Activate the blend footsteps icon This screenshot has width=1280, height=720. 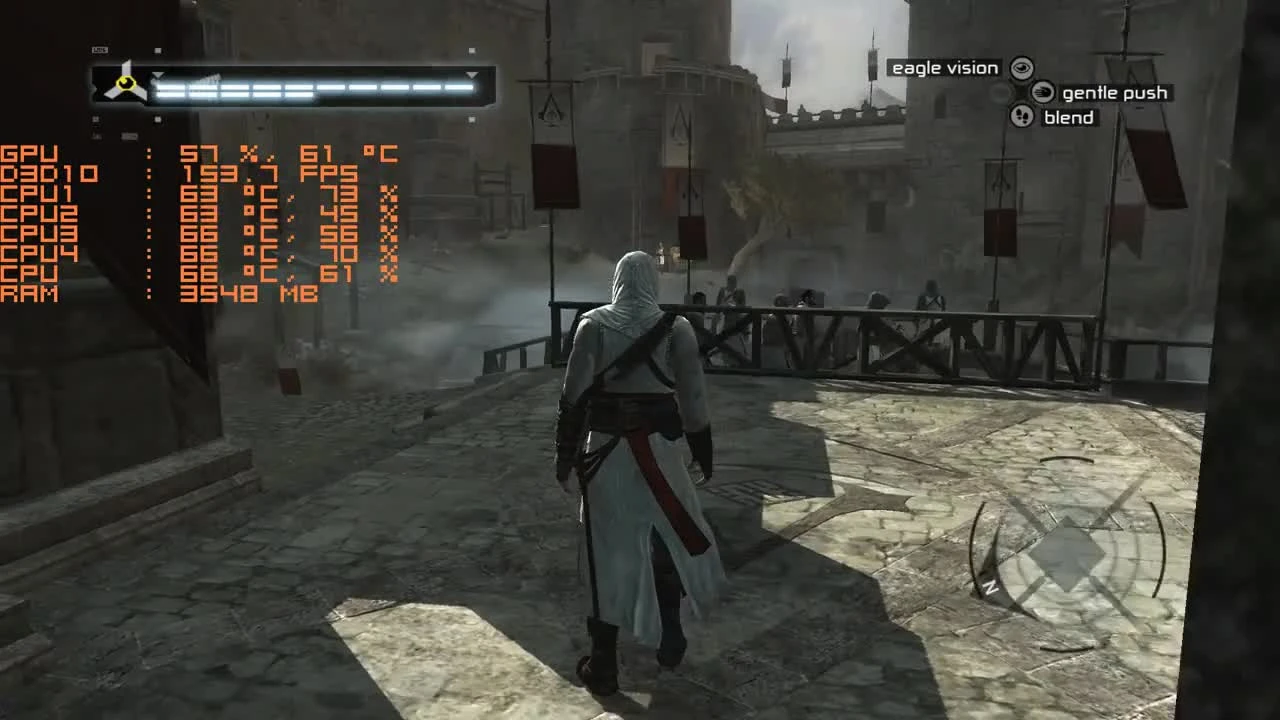pos(1021,117)
